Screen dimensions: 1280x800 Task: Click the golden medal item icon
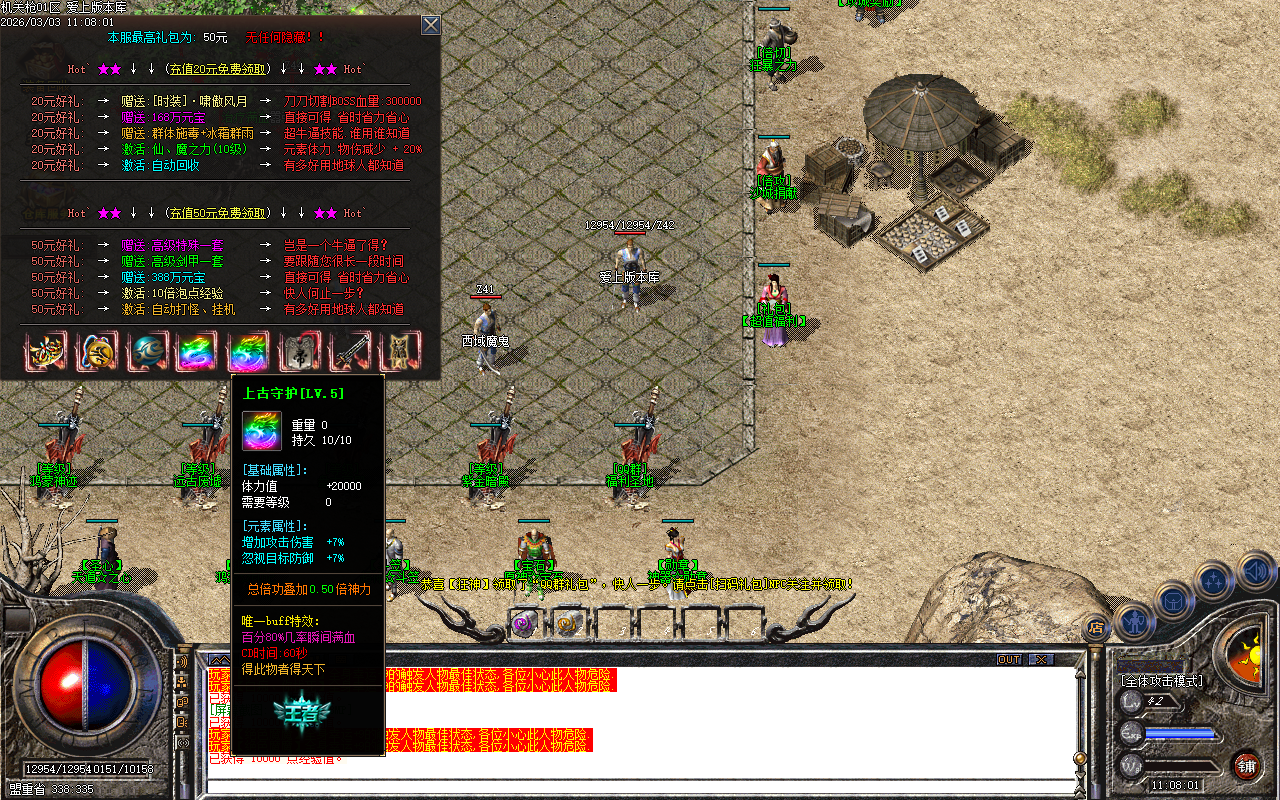pos(96,351)
